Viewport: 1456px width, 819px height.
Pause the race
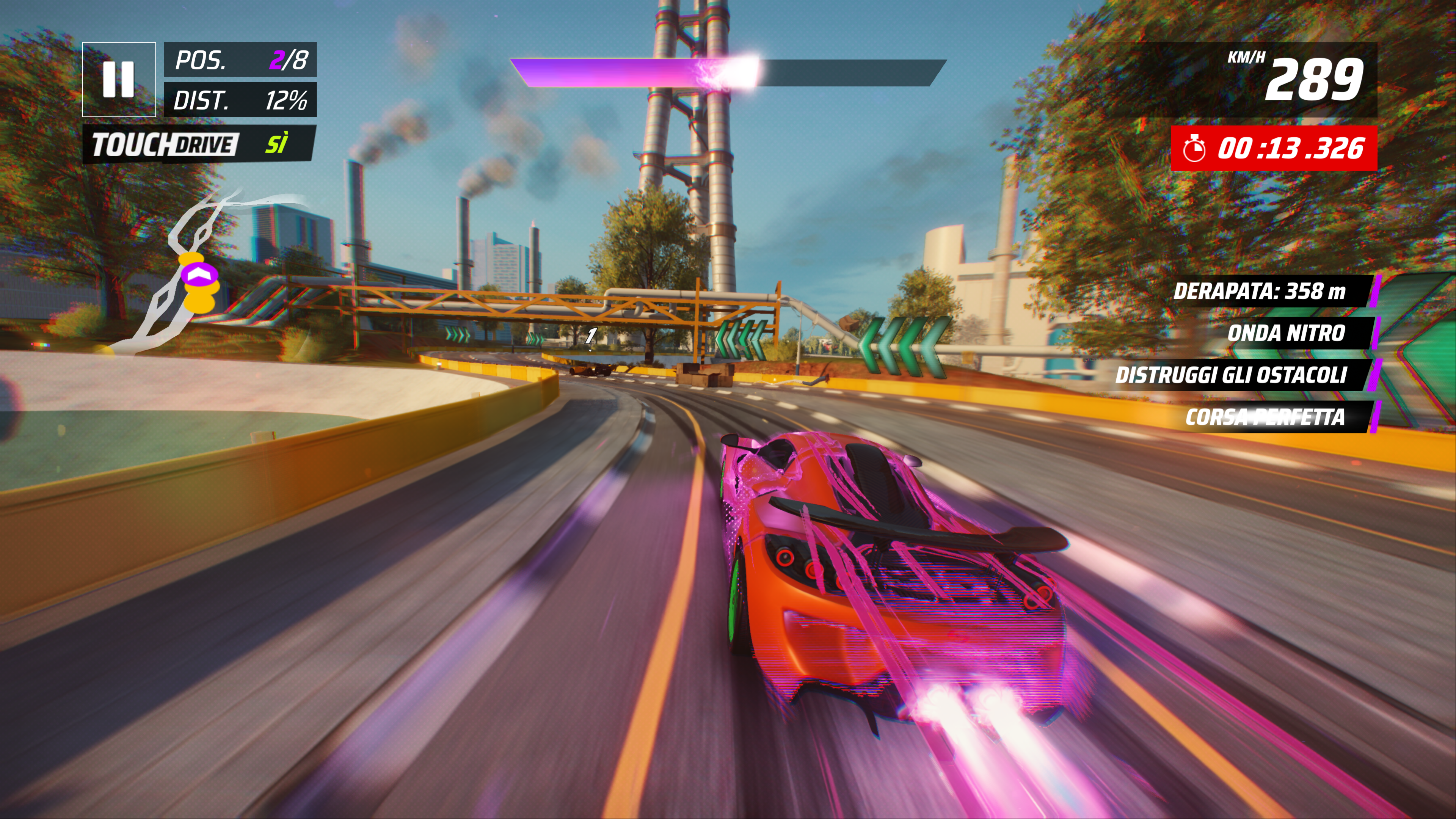tap(119, 79)
